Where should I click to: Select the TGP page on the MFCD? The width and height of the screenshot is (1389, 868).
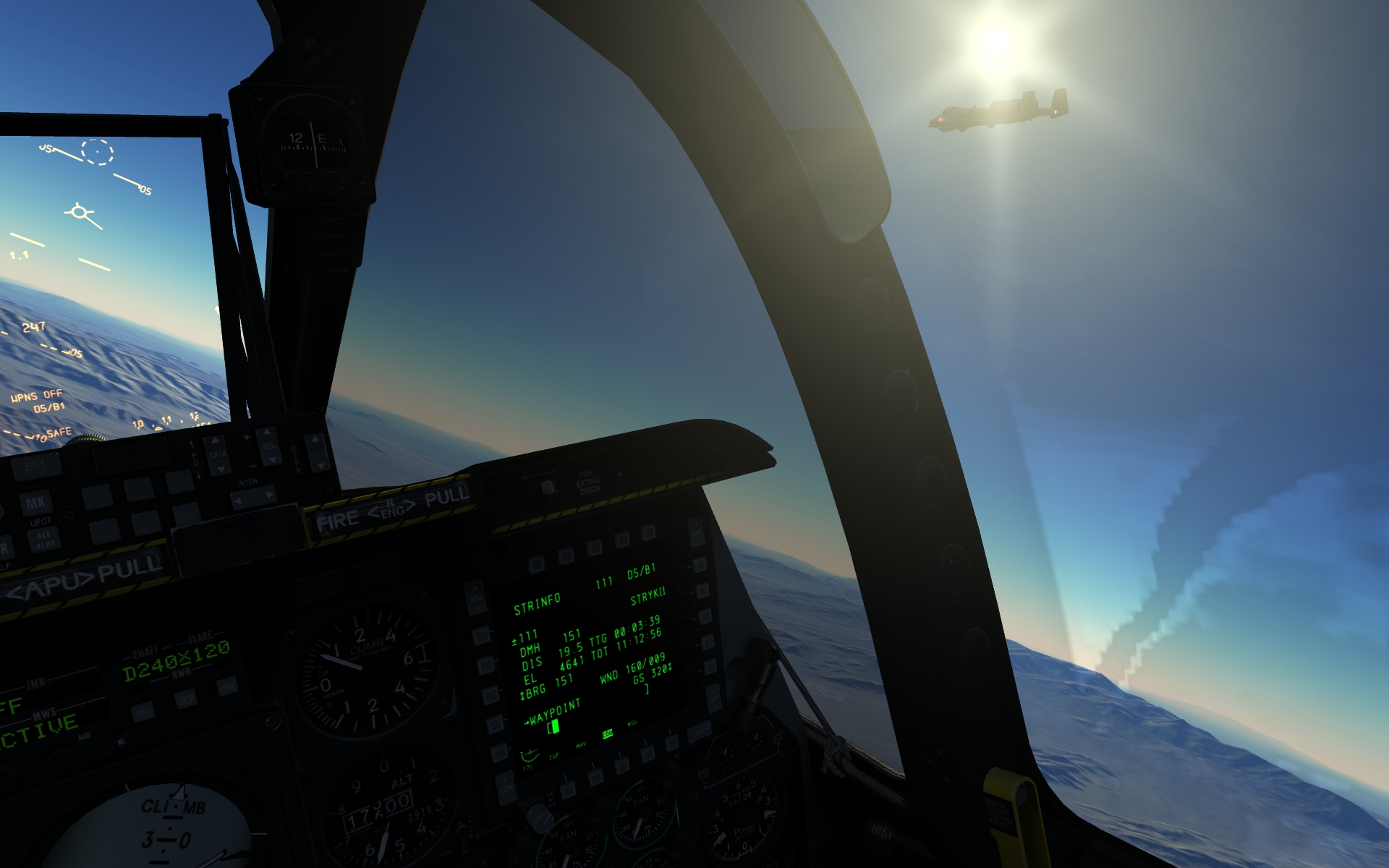click(569, 788)
